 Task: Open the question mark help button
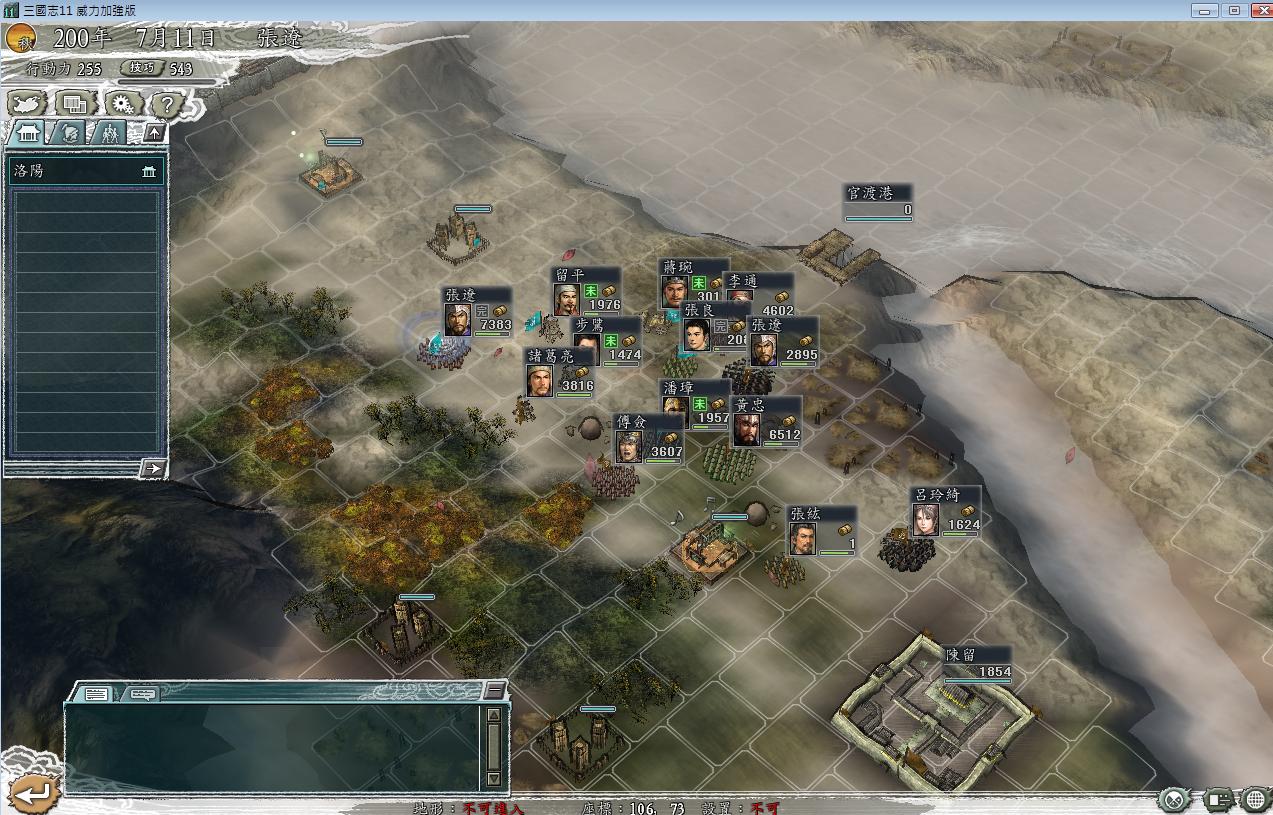coord(168,103)
